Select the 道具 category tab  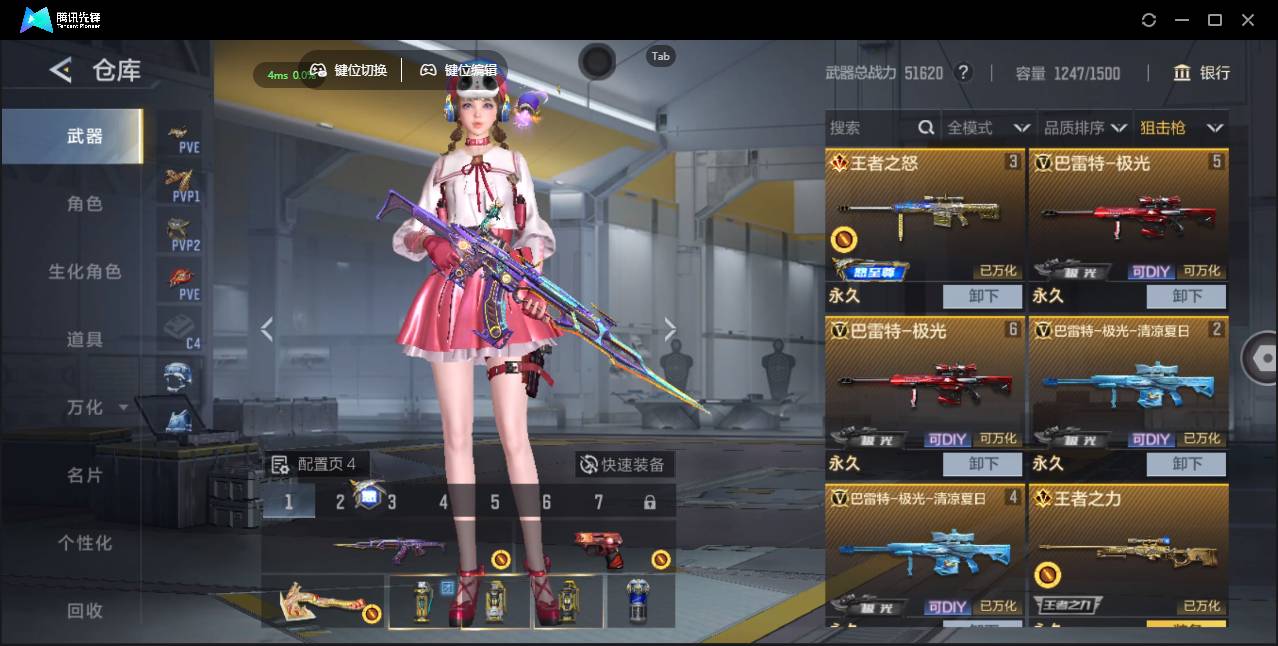click(85, 340)
